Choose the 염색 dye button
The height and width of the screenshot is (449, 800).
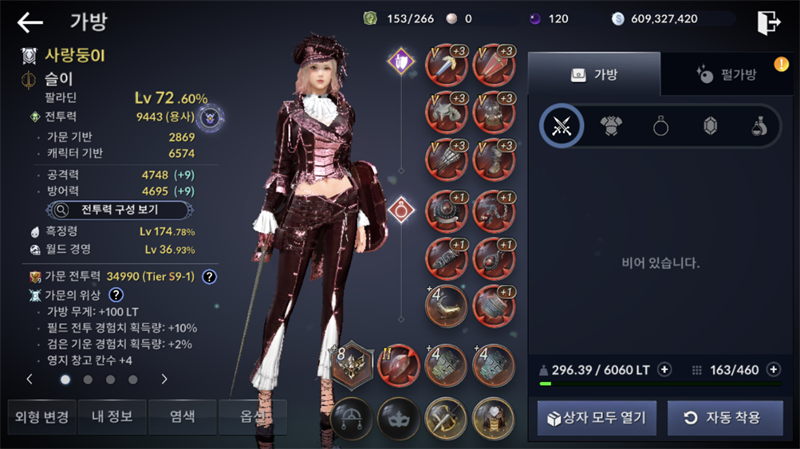[182, 416]
